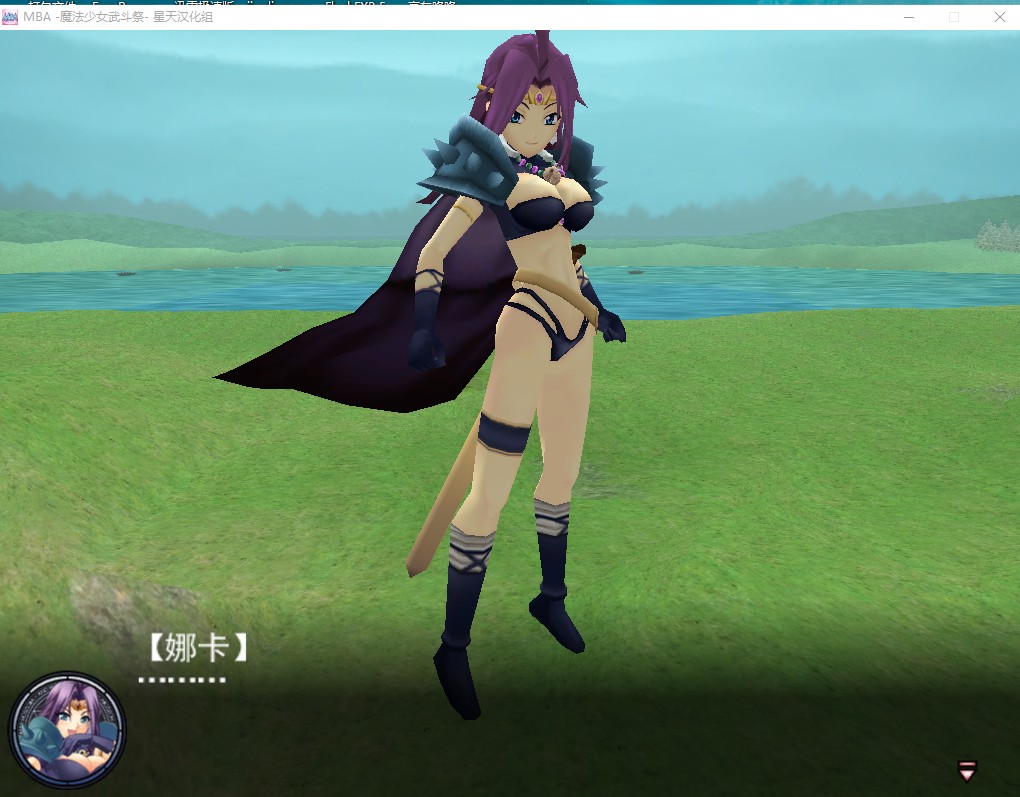
Task: Close the game window
Action: (x=999, y=17)
